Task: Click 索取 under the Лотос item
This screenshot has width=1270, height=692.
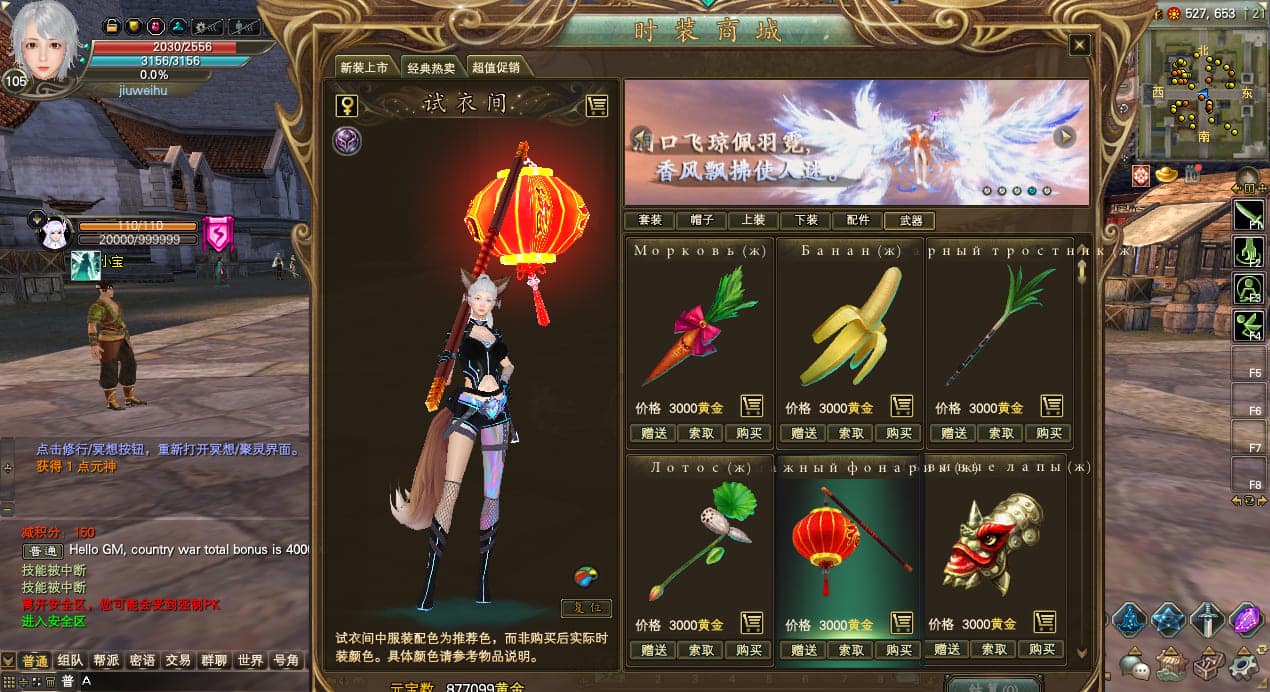Action: 701,650
